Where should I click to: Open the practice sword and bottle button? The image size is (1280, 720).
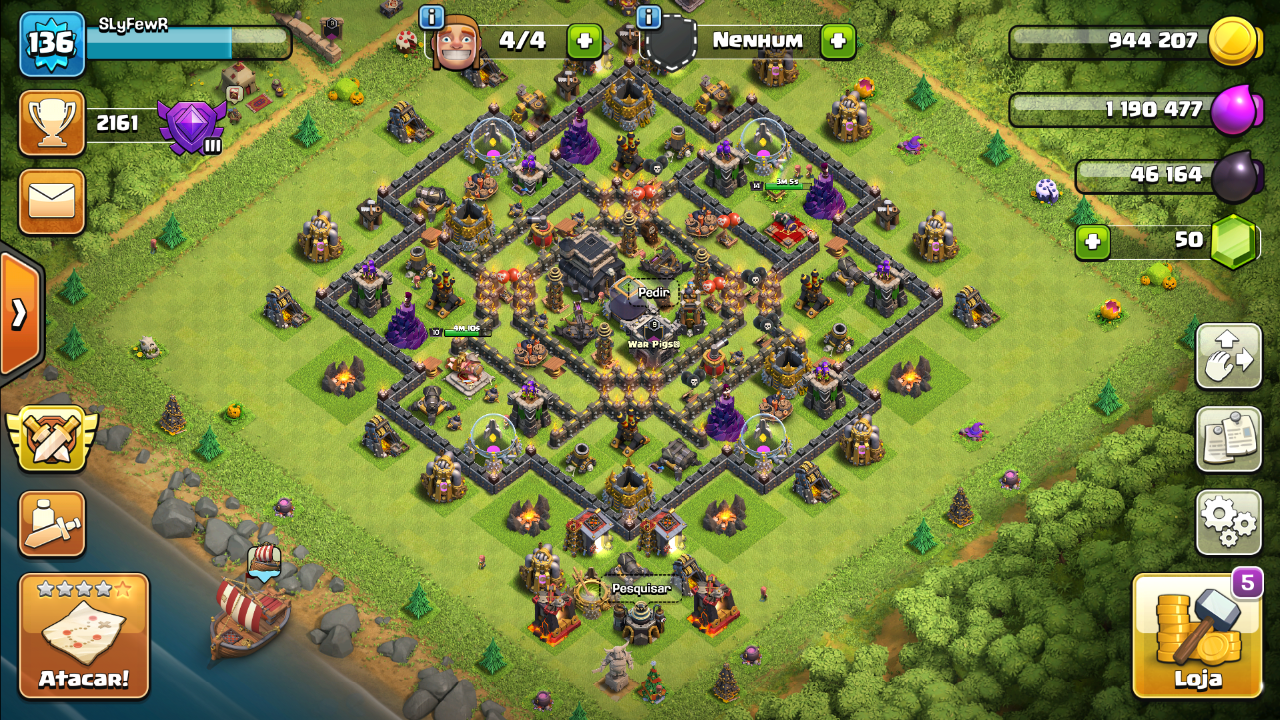52,523
